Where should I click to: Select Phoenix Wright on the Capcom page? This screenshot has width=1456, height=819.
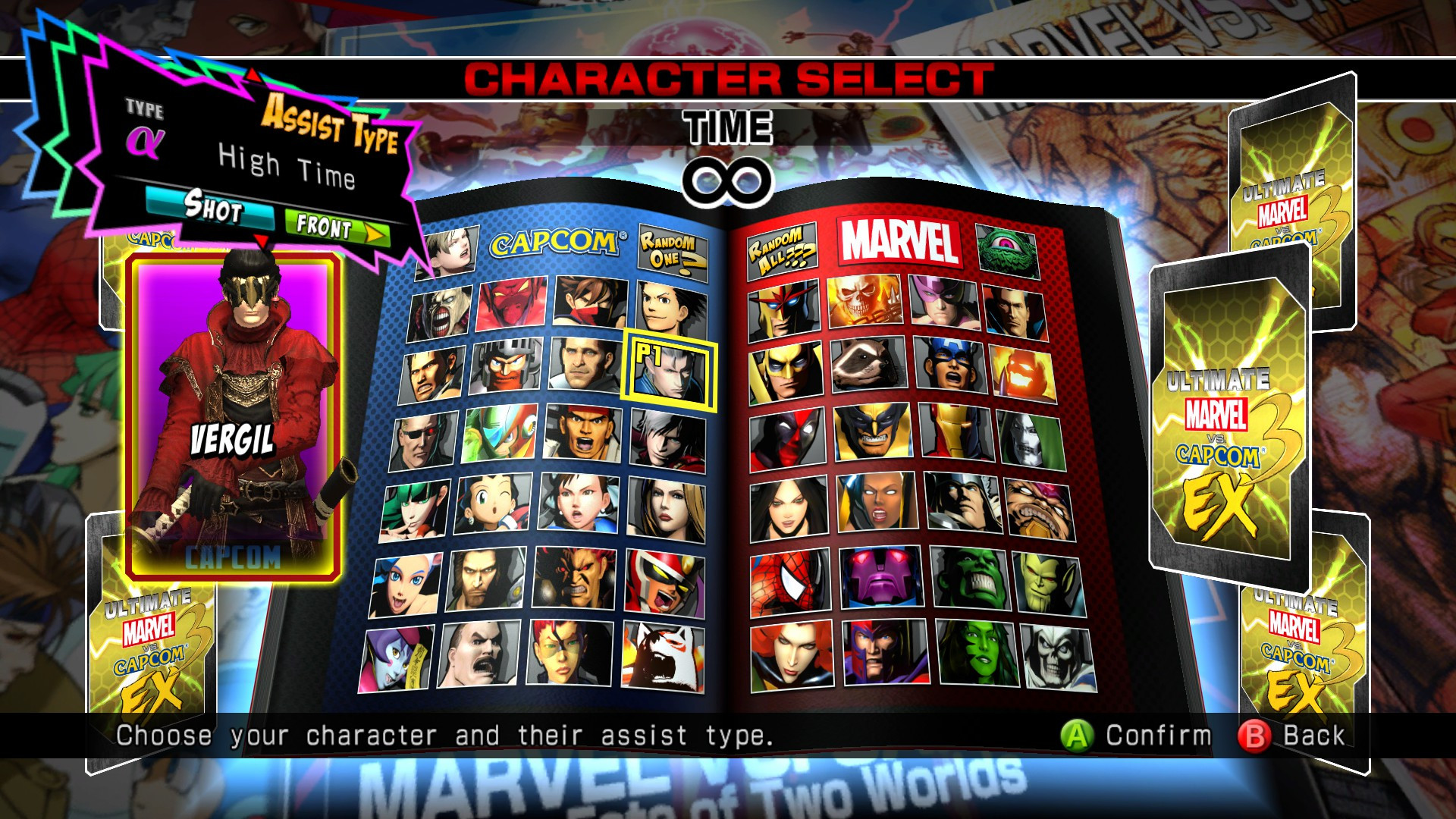pyautogui.click(x=663, y=307)
